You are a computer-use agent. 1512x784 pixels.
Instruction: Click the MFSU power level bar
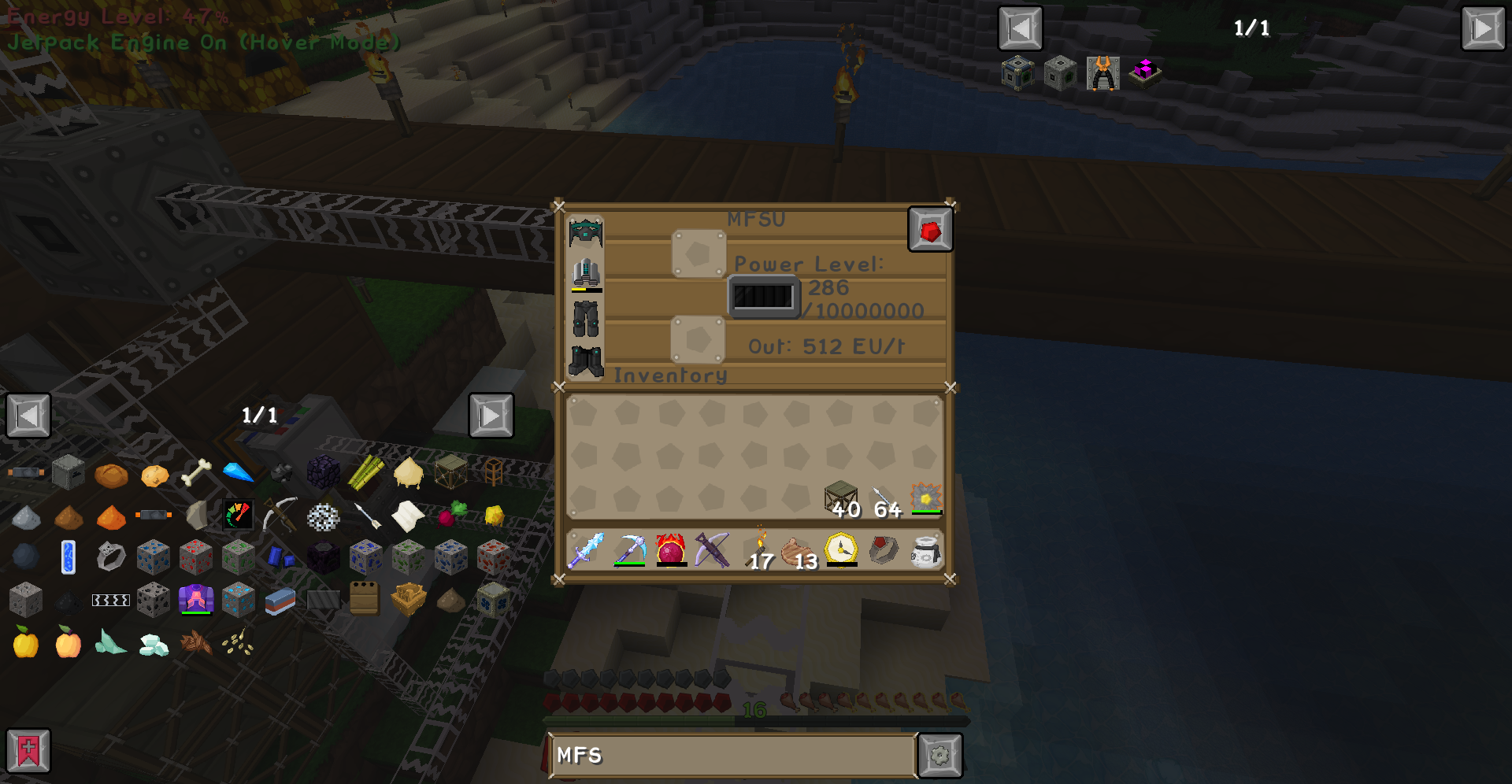pyautogui.click(x=762, y=297)
